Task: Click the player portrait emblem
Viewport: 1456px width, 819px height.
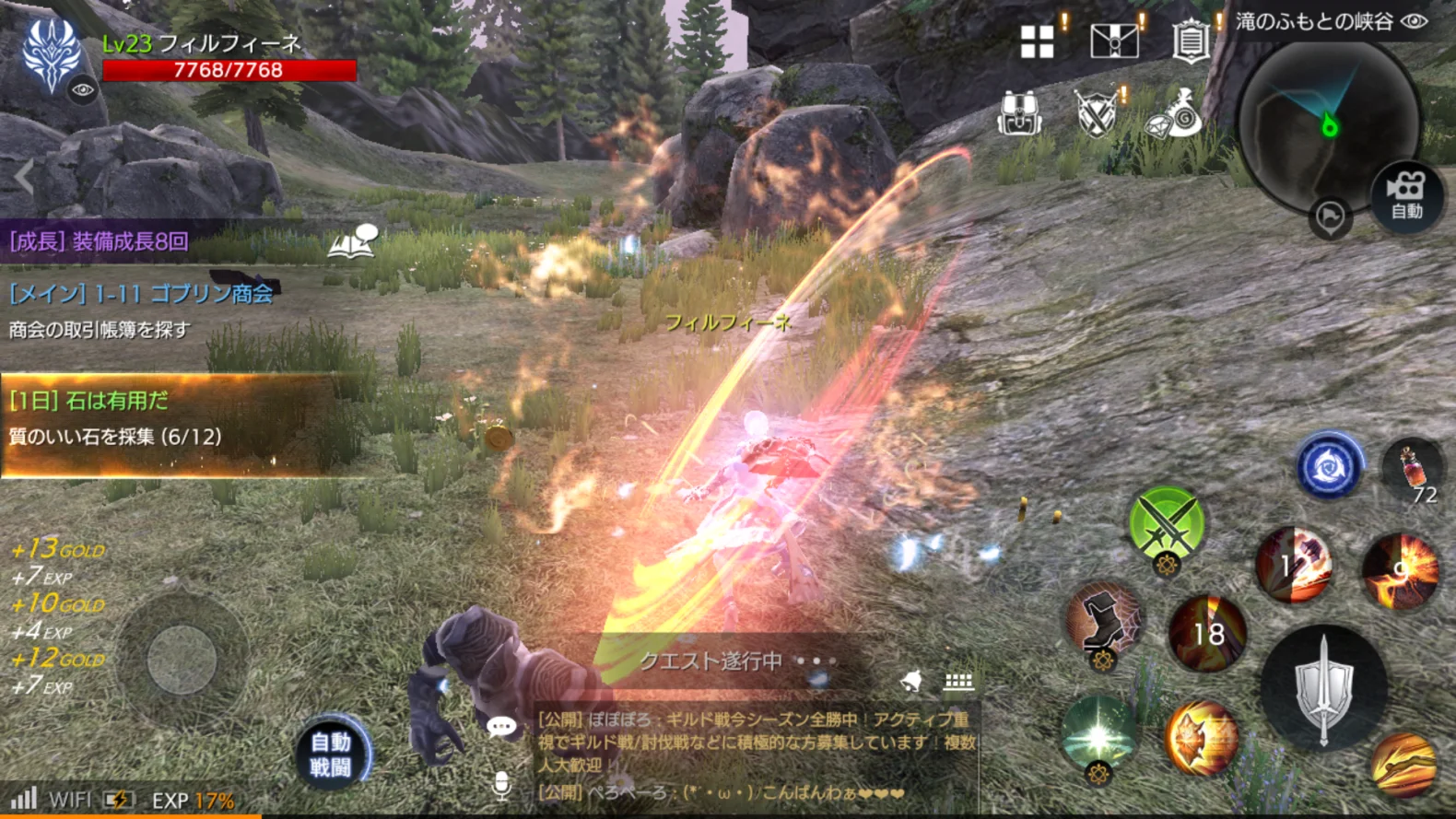Action: [53, 55]
